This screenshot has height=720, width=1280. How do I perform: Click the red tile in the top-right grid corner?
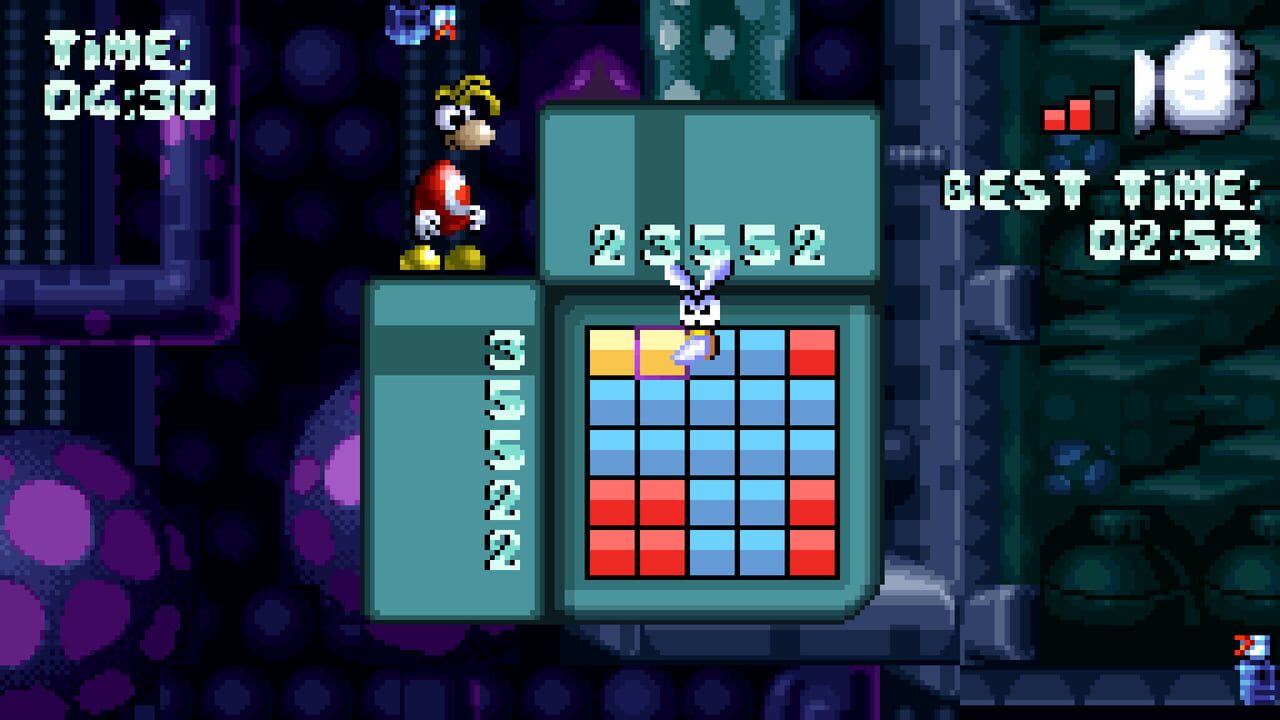(x=812, y=350)
